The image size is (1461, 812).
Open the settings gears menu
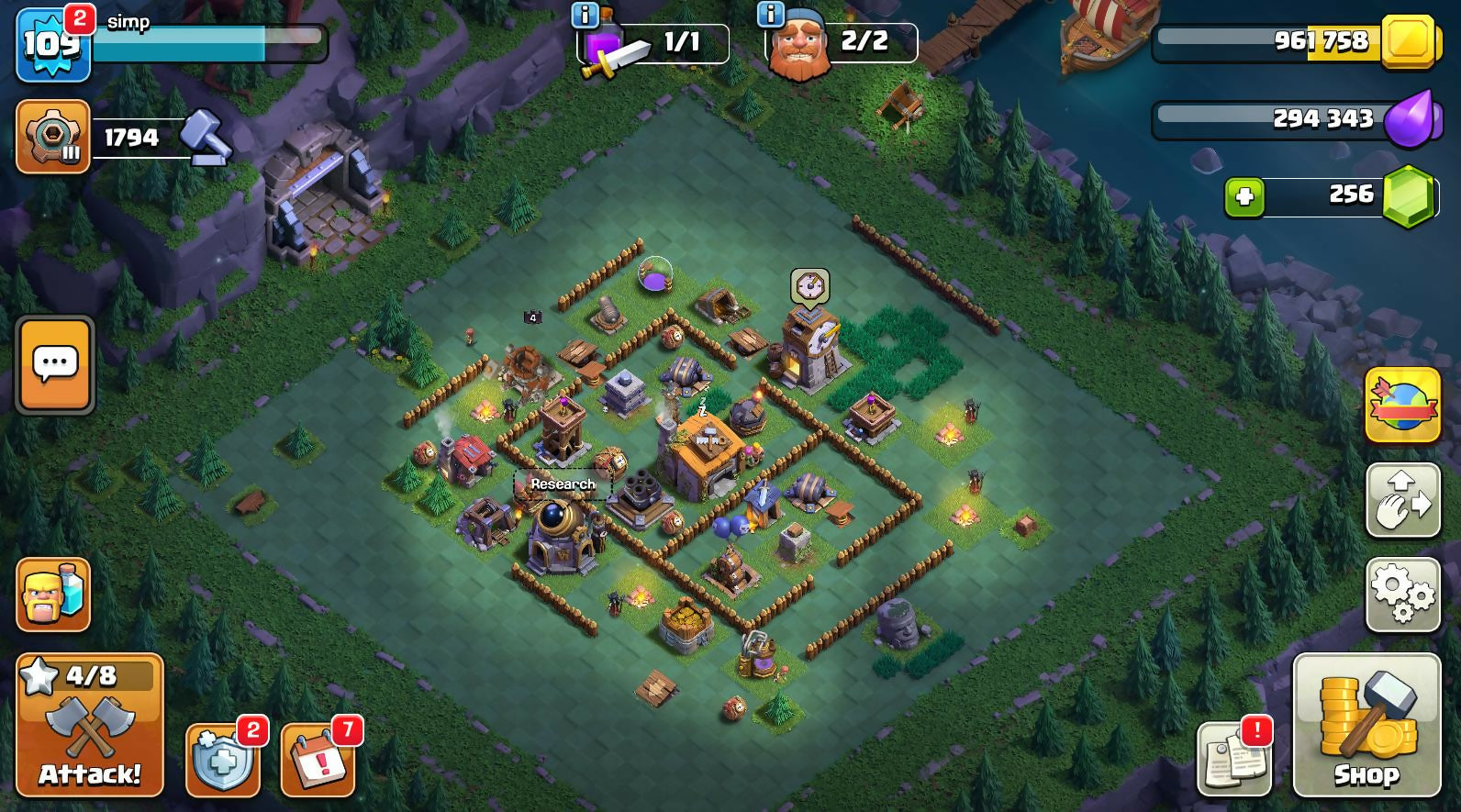click(1402, 595)
